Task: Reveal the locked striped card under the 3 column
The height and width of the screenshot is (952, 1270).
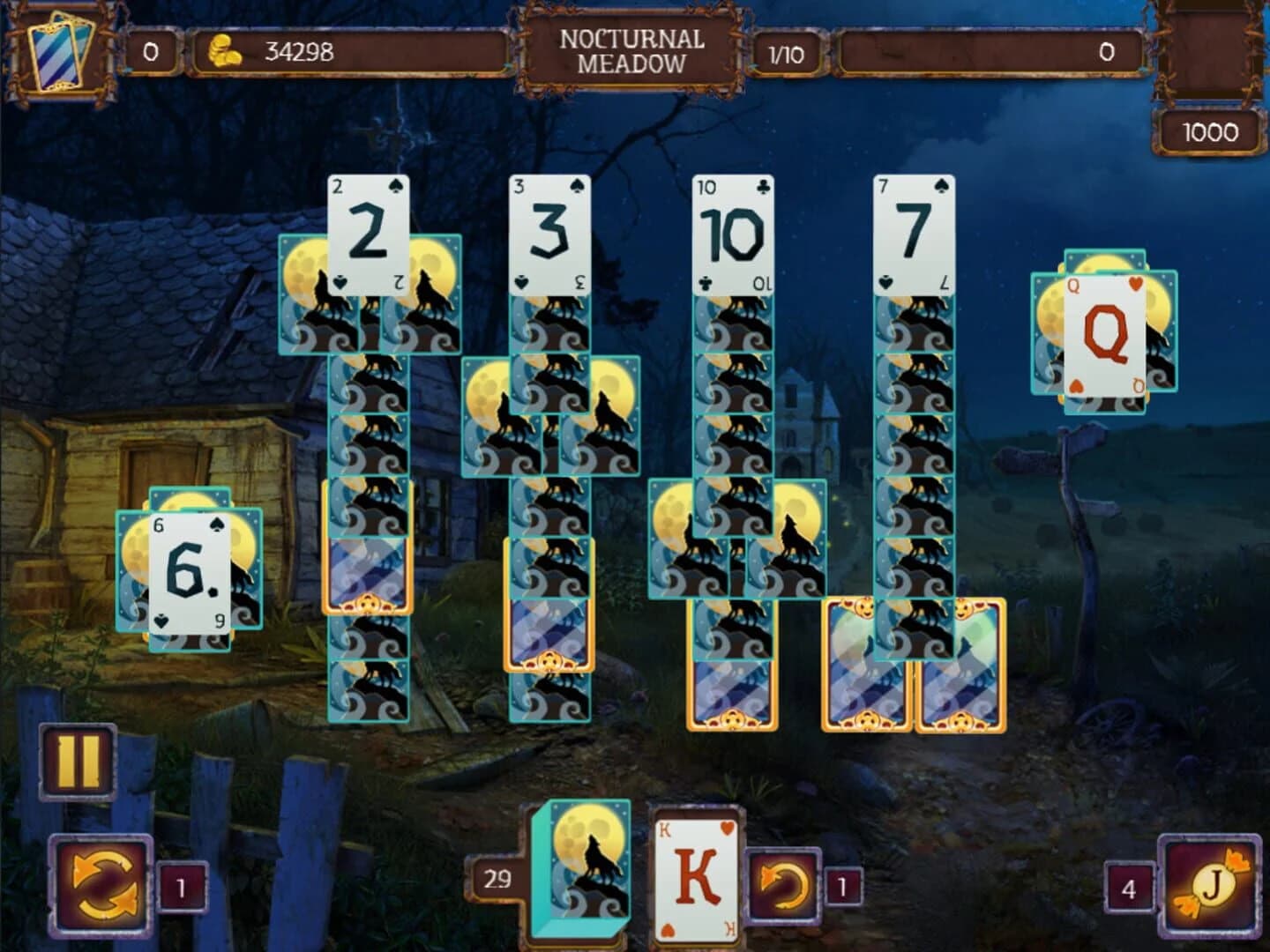Action: point(549,635)
